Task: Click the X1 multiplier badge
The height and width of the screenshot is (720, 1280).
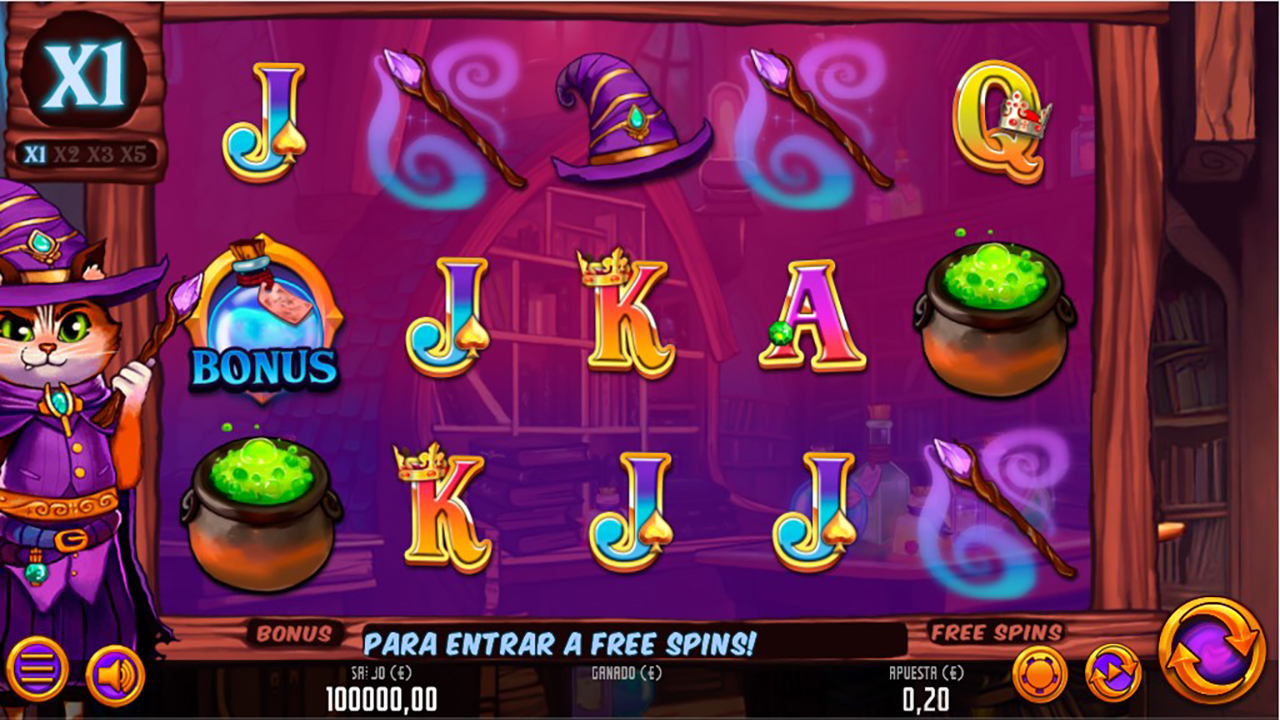Action: tap(85, 70)
